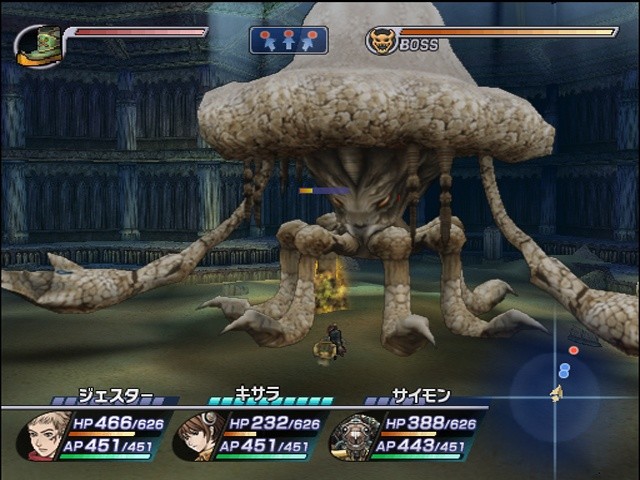Select the boss monster face icon
The height and width of the screenshot is (480, 640).
coord(381,41)
